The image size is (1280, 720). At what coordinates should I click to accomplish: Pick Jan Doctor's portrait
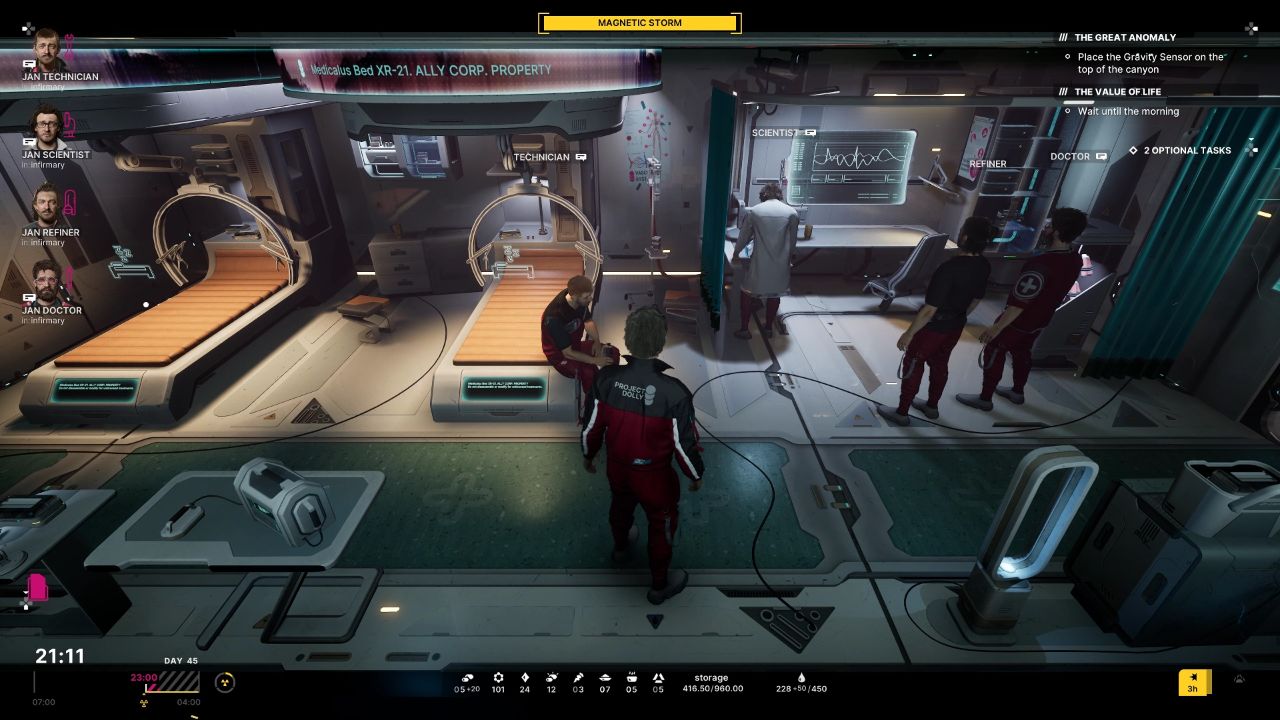47,282
